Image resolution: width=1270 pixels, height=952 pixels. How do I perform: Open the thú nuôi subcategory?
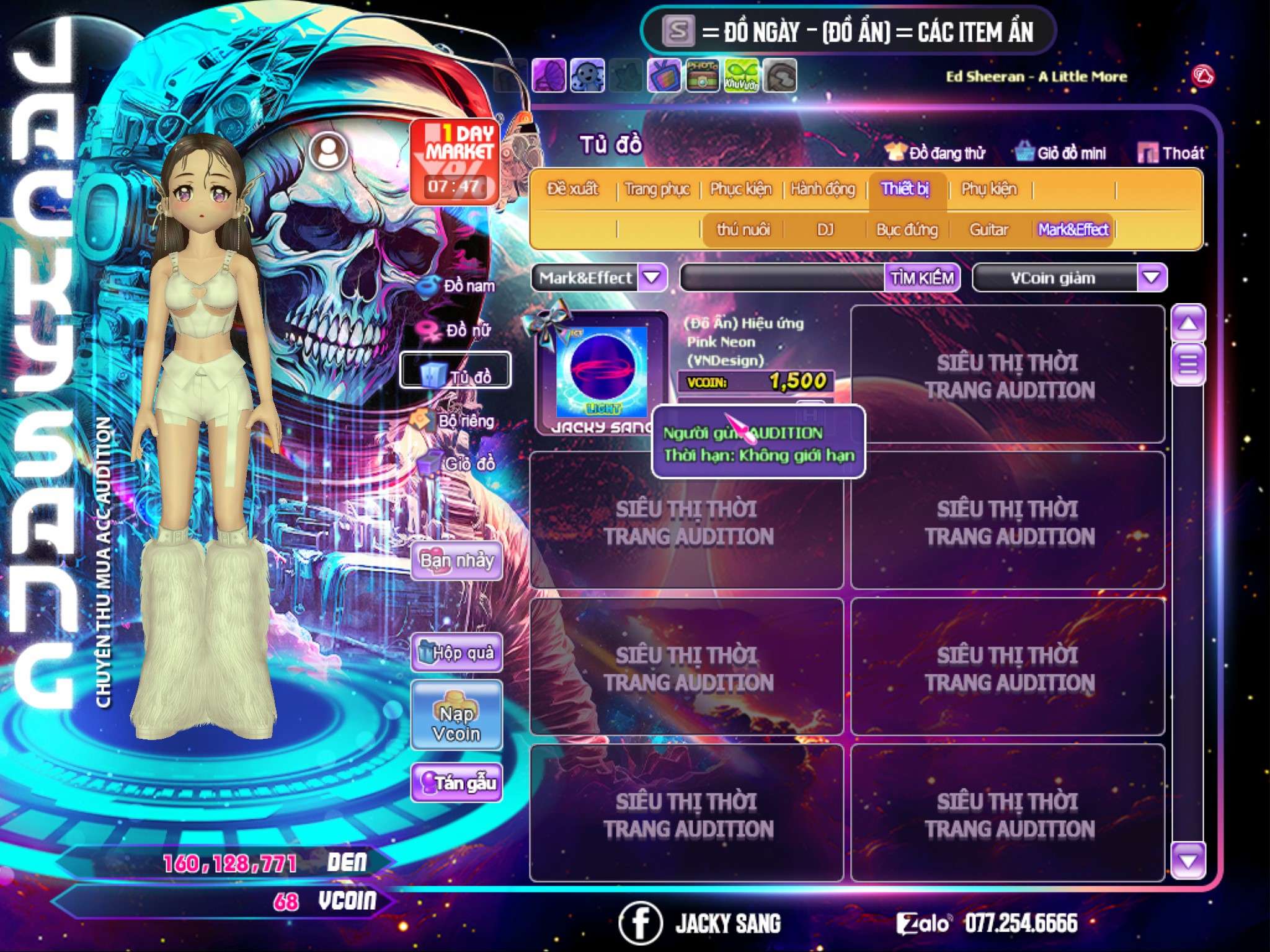743,230
